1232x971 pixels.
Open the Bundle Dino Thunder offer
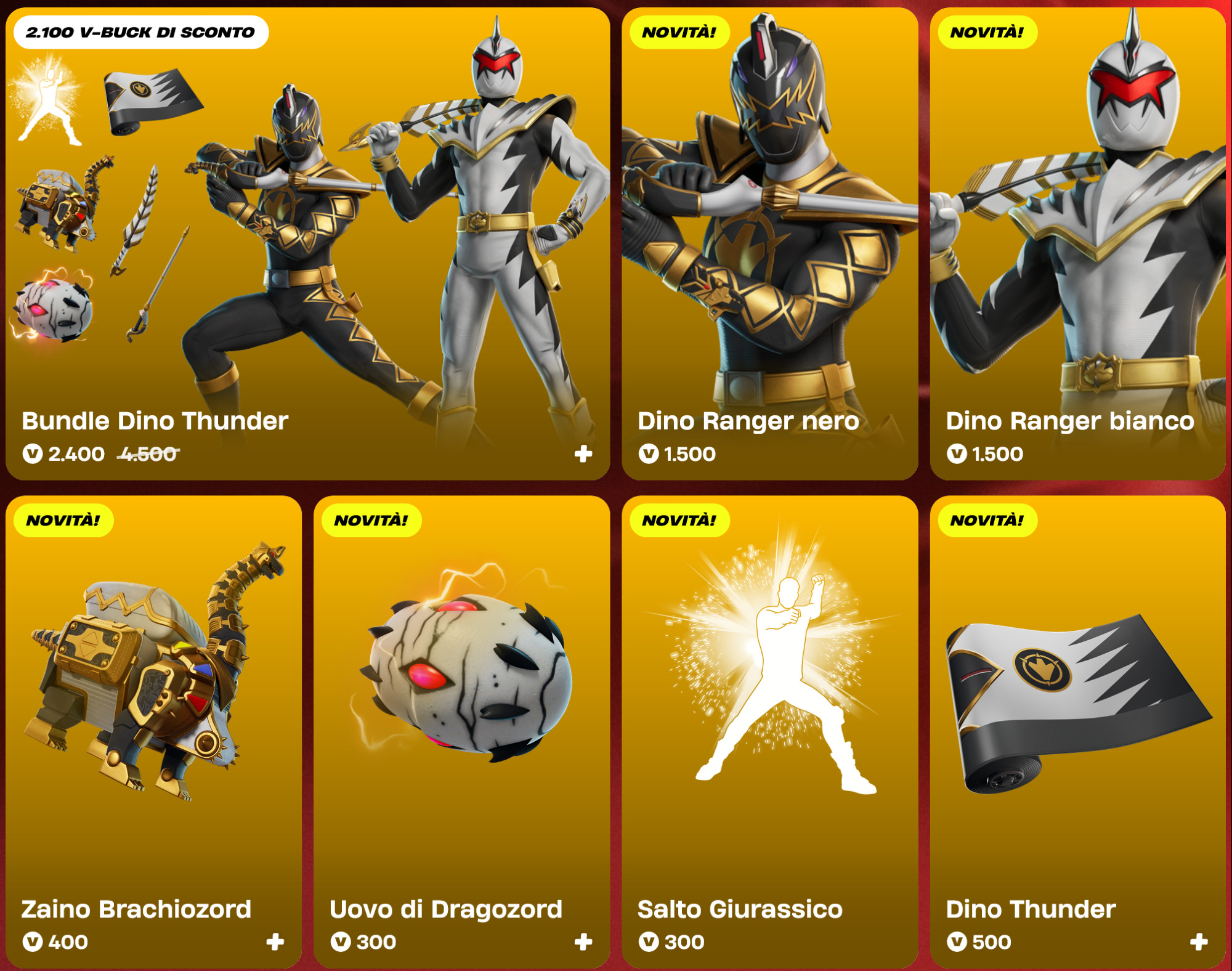[x=308, y=246]
